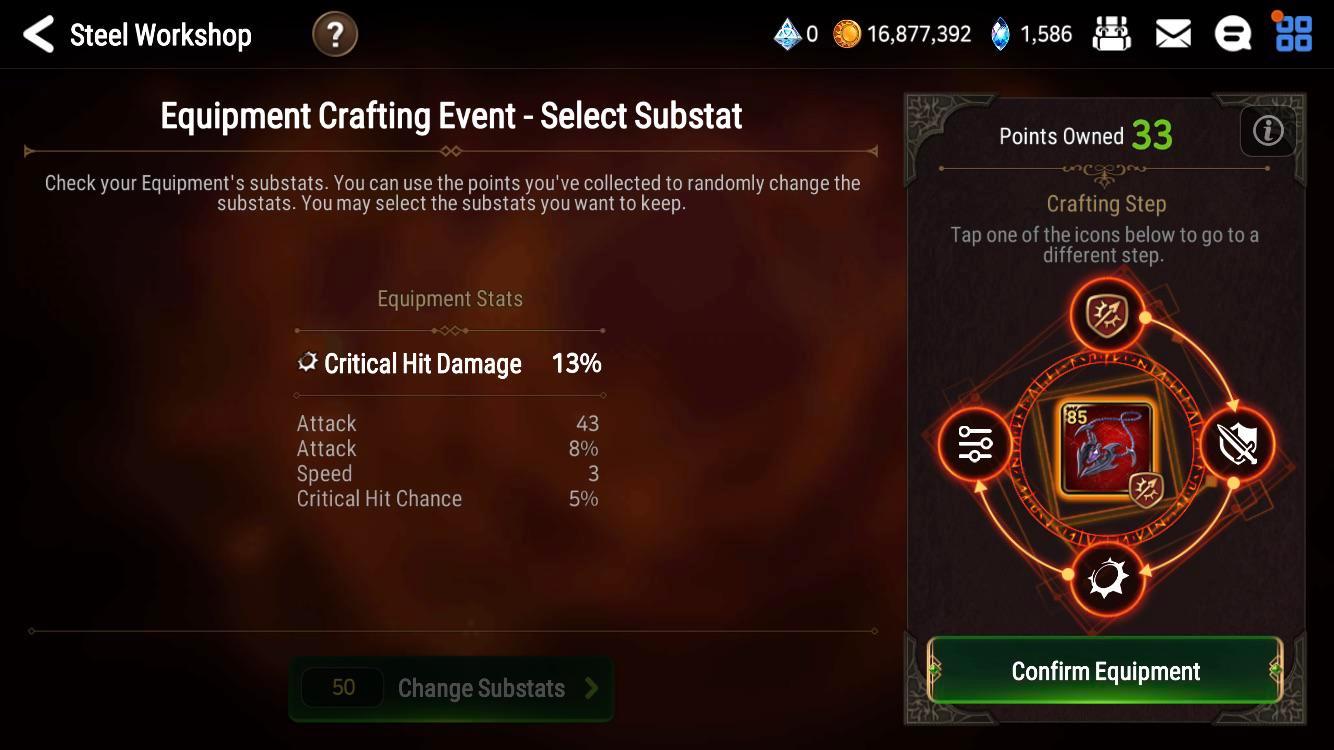Open the inventory backpack icon in the top bar
This screenshot has width=1334, height=750.
(1112, 32)
